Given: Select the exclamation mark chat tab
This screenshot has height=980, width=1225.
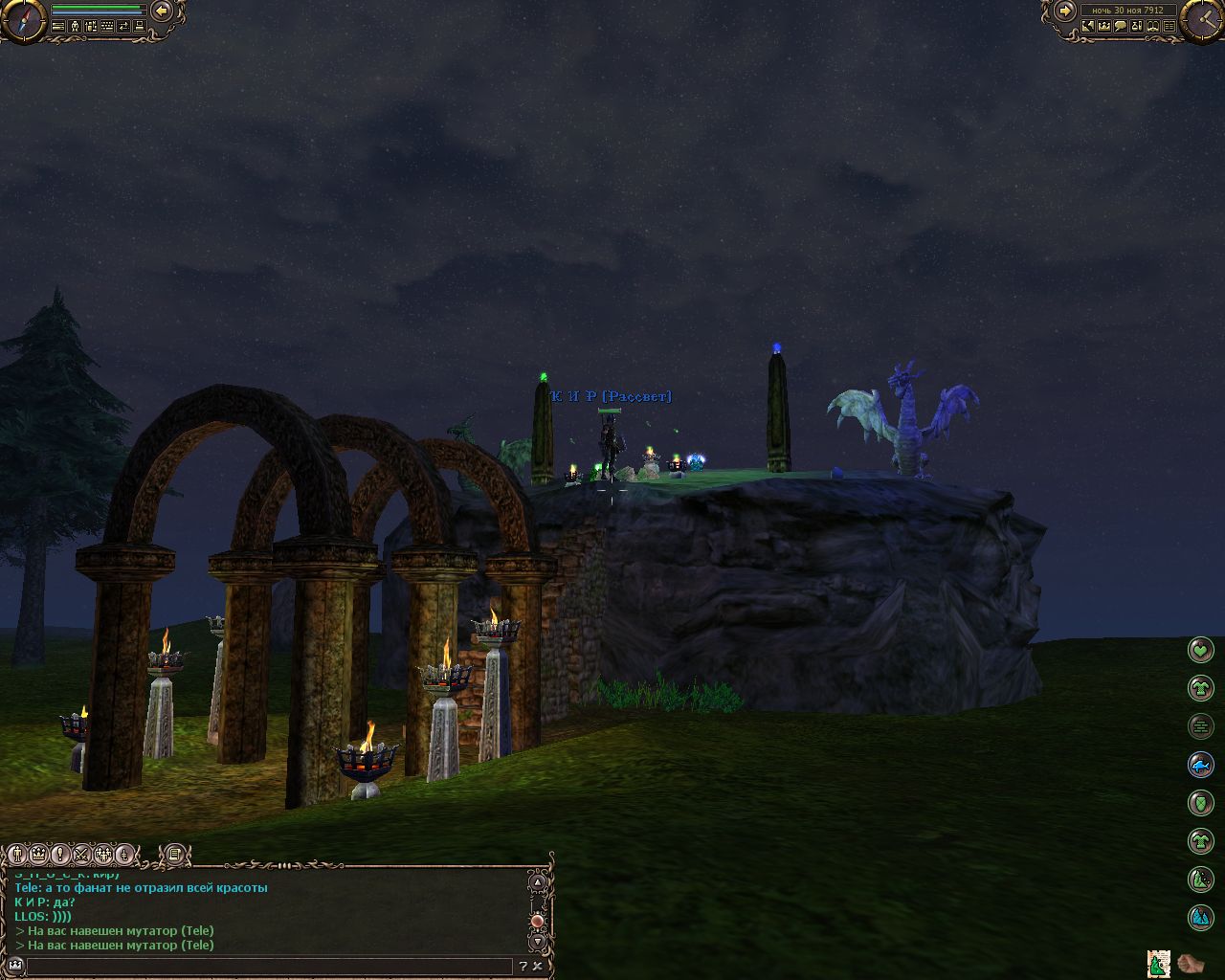Looking at the screenshot, I should [x=60, y=854].
